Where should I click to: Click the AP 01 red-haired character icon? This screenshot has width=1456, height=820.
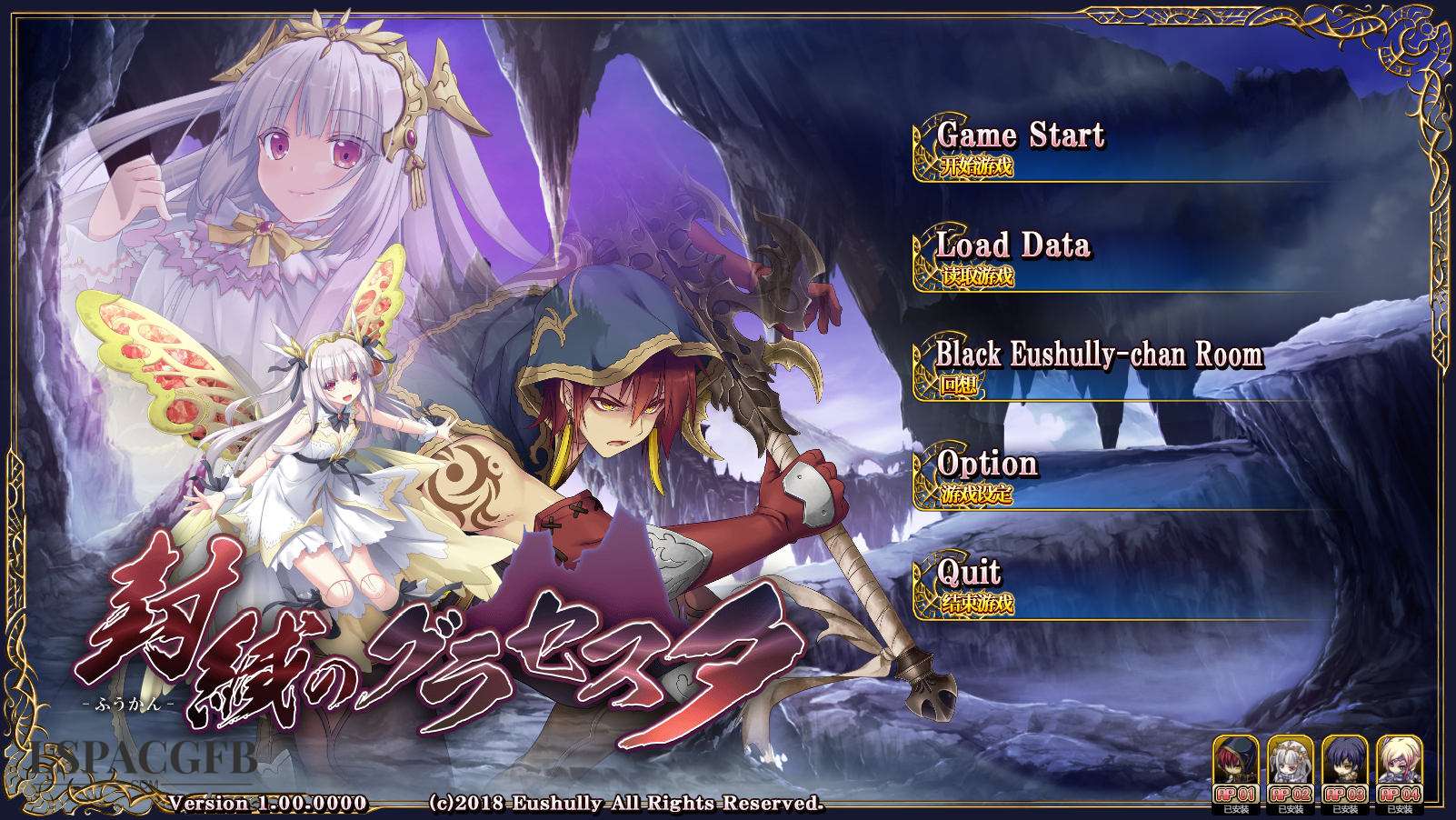pyautogui.click(x=1236, y=771)
